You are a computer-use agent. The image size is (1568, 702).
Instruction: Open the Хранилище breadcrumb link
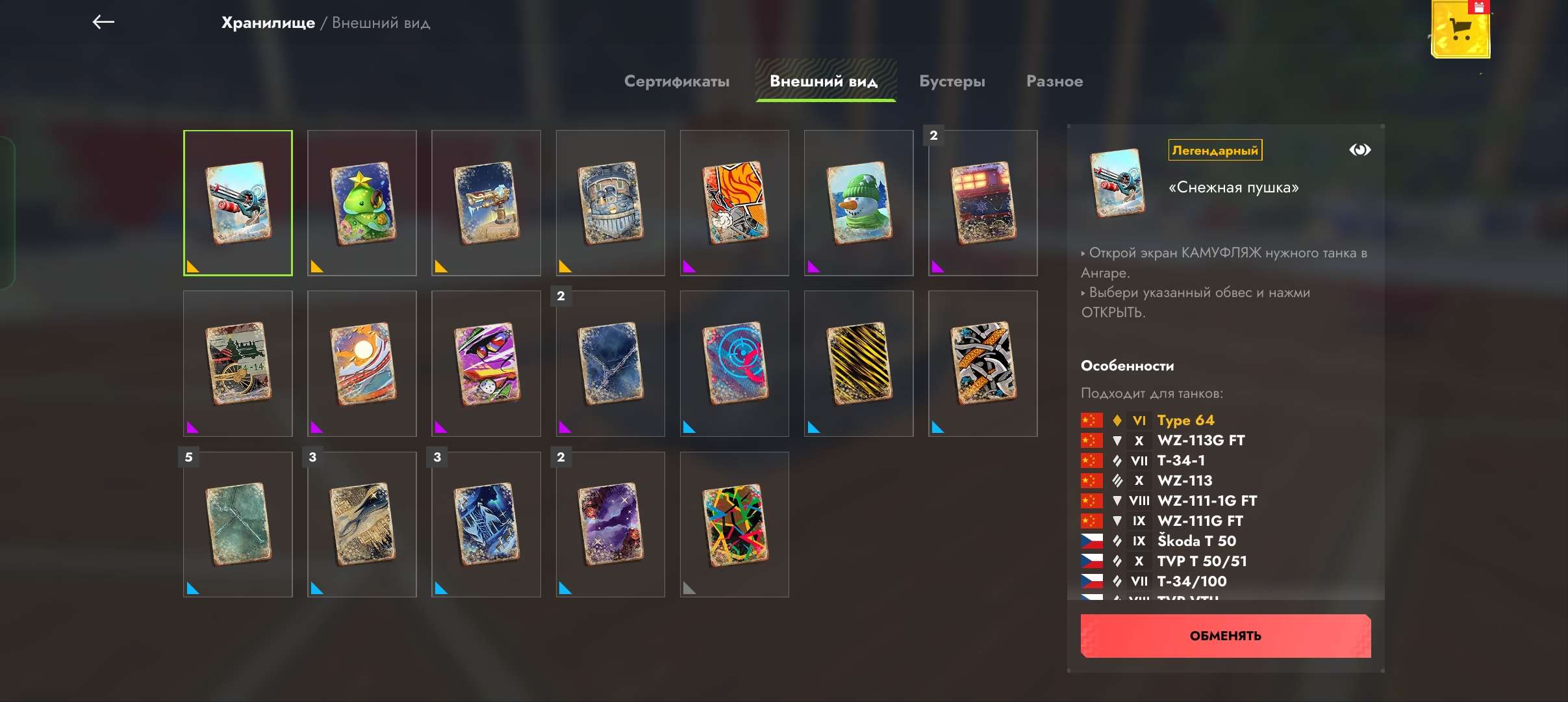coord(268,23)
